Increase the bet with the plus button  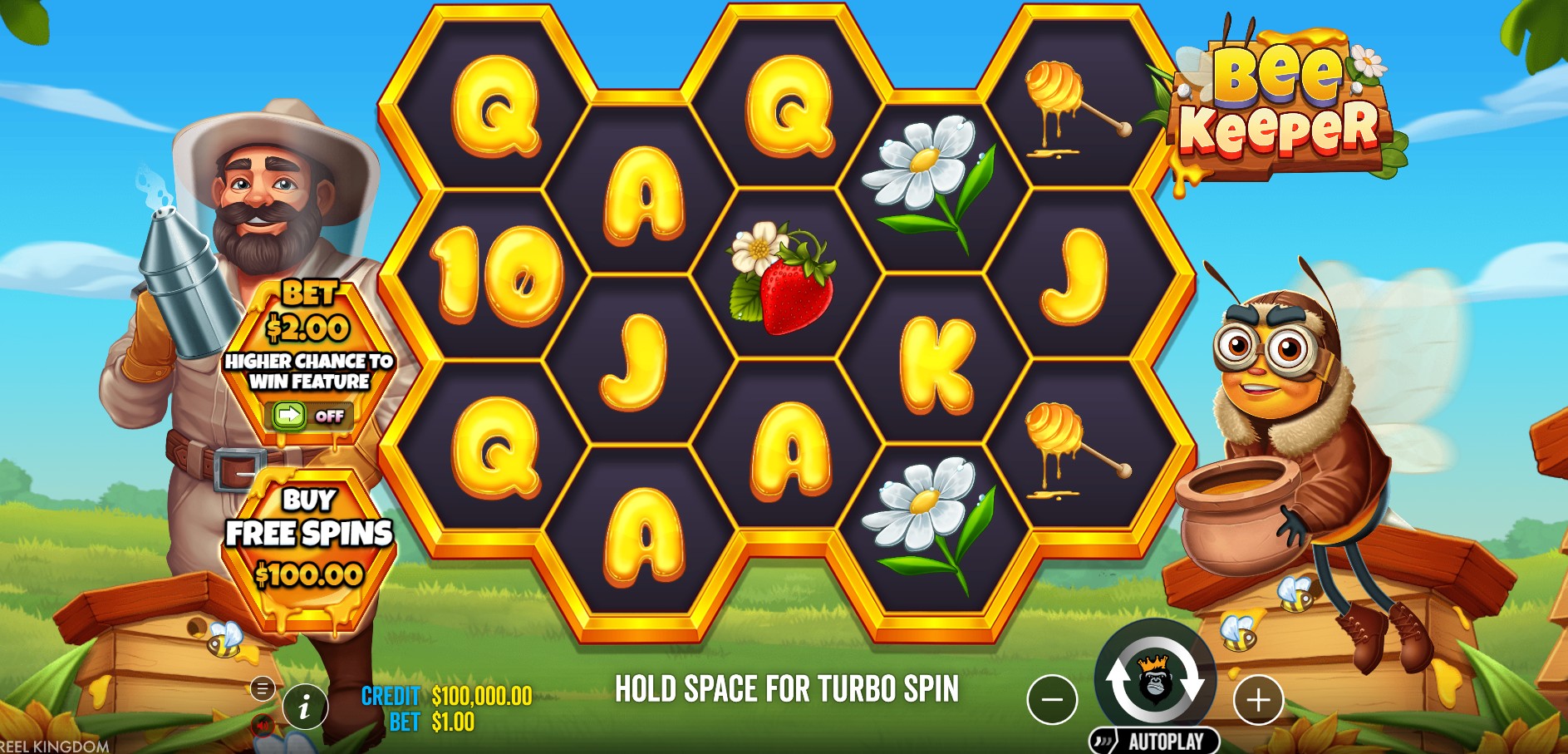1258,700
